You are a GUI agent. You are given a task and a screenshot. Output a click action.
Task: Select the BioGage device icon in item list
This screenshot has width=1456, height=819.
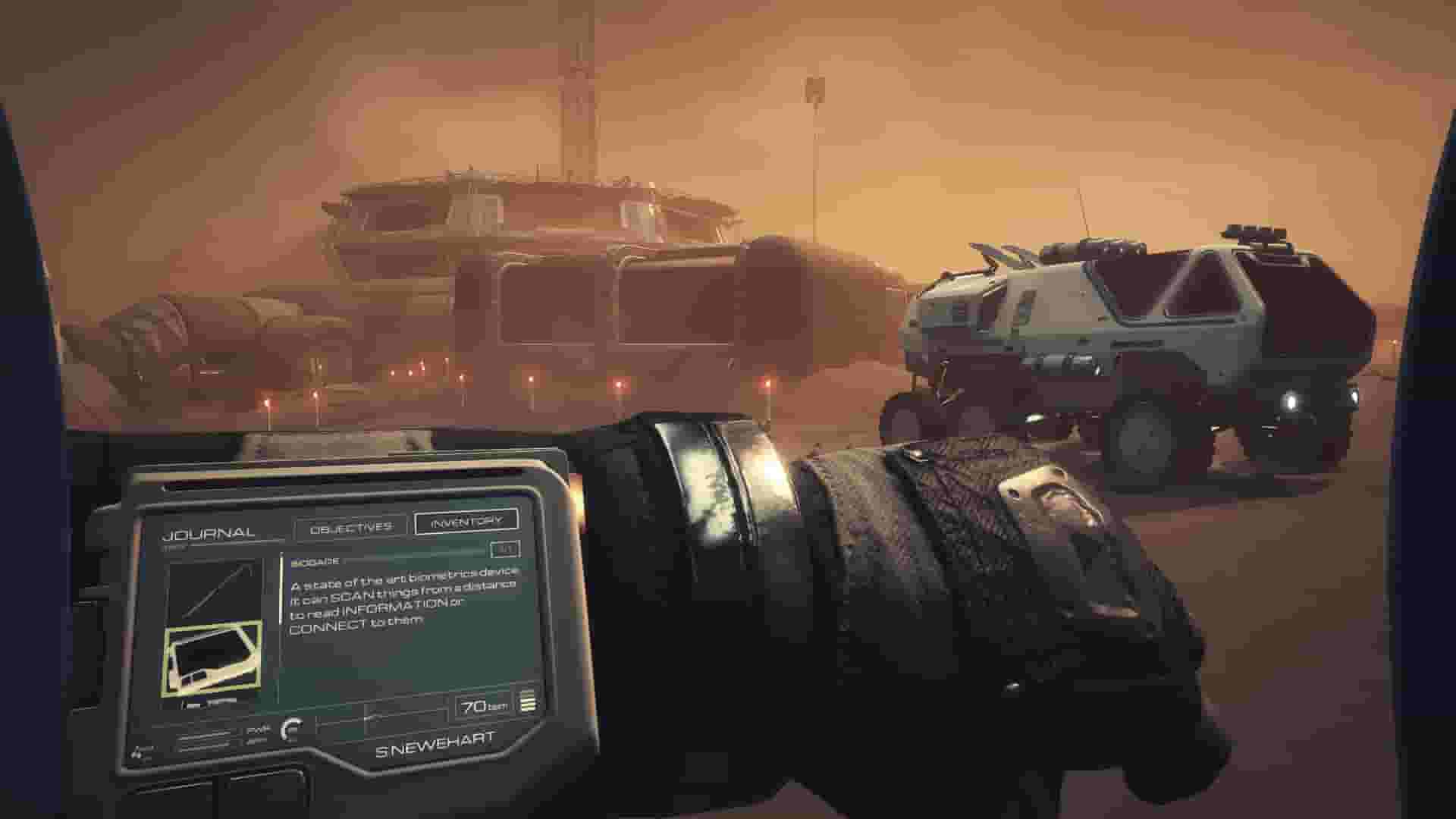point(212,658)
